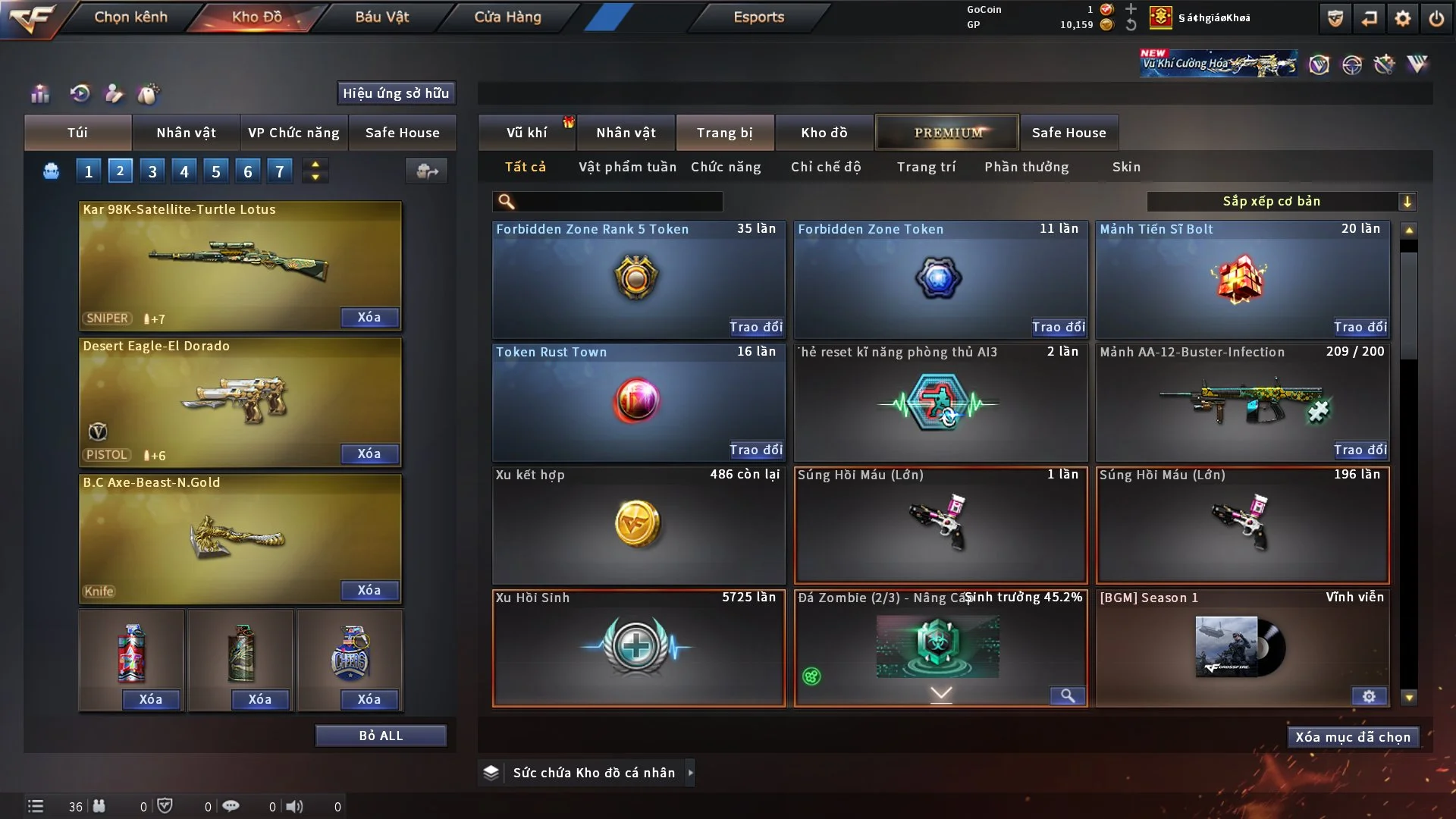The image size is (1456, 819).
Task: Open the Báu Vật menu
Action: coord(381,17)
